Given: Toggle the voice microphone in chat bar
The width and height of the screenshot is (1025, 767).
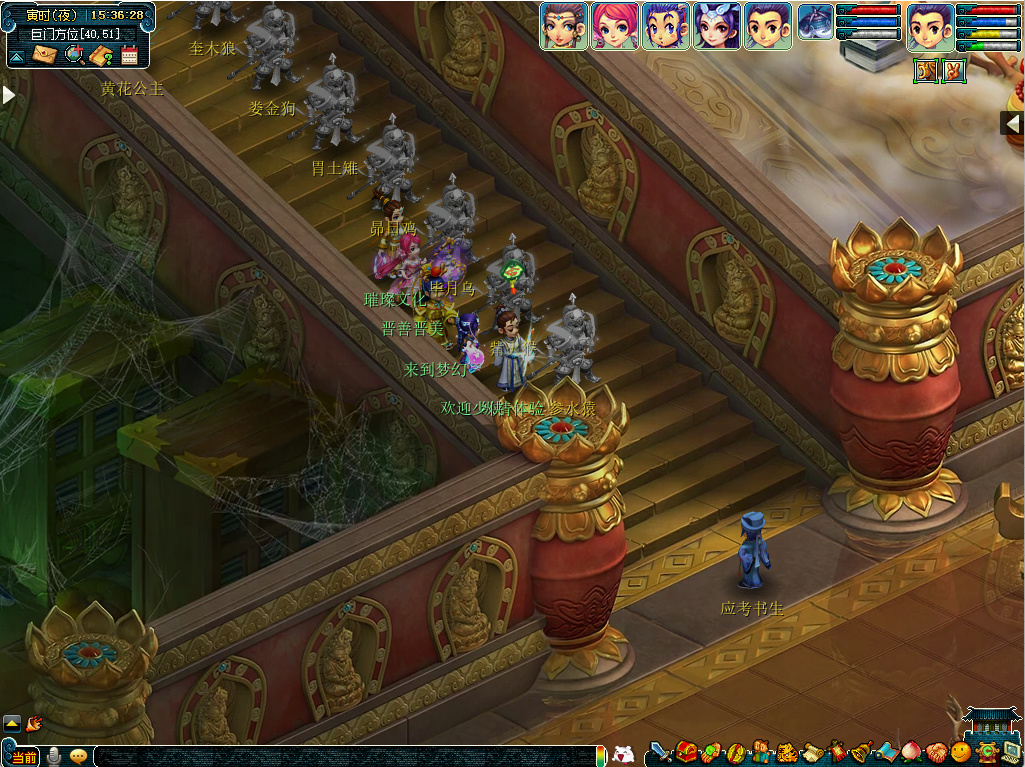Looking at the screenshot, I should tap(53, 755).
